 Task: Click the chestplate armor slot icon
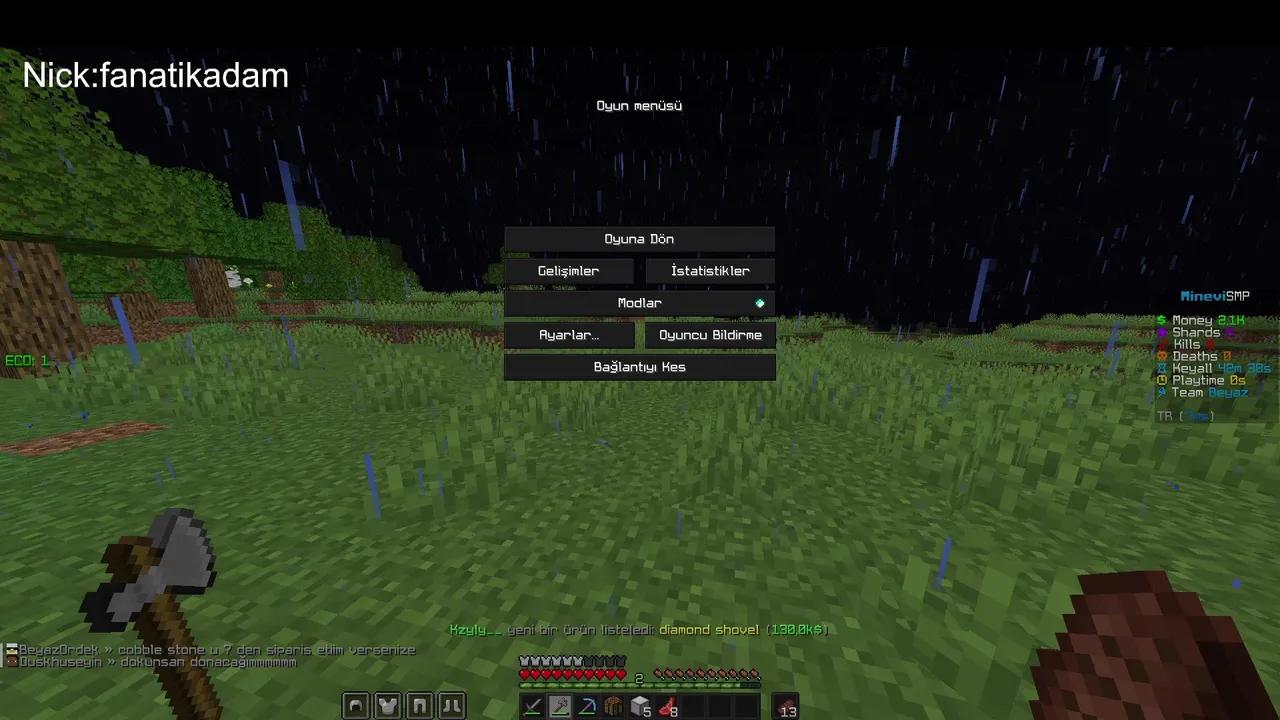[387, 705]
